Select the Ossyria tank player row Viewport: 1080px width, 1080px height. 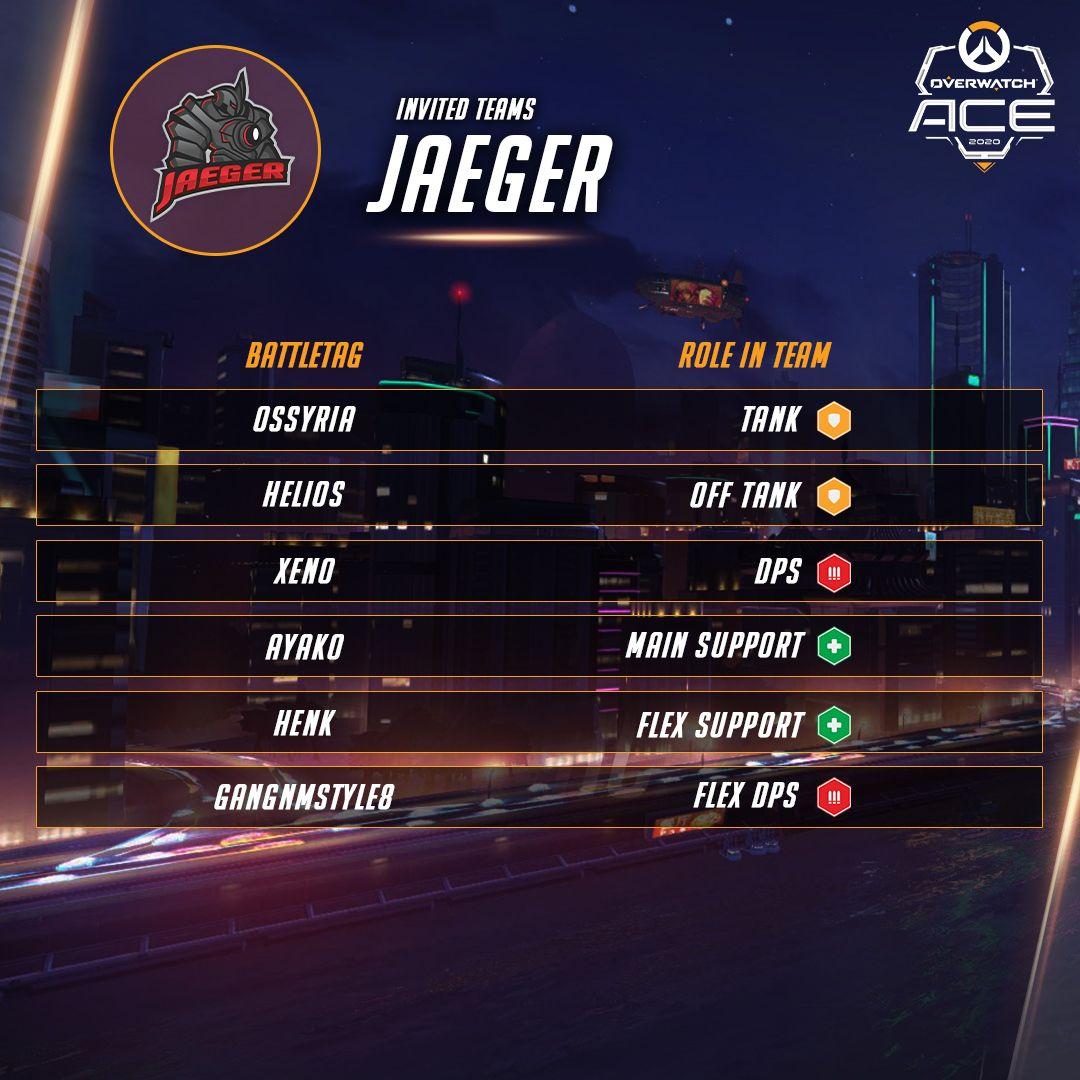pyautogui.click(x=539, y=420)
